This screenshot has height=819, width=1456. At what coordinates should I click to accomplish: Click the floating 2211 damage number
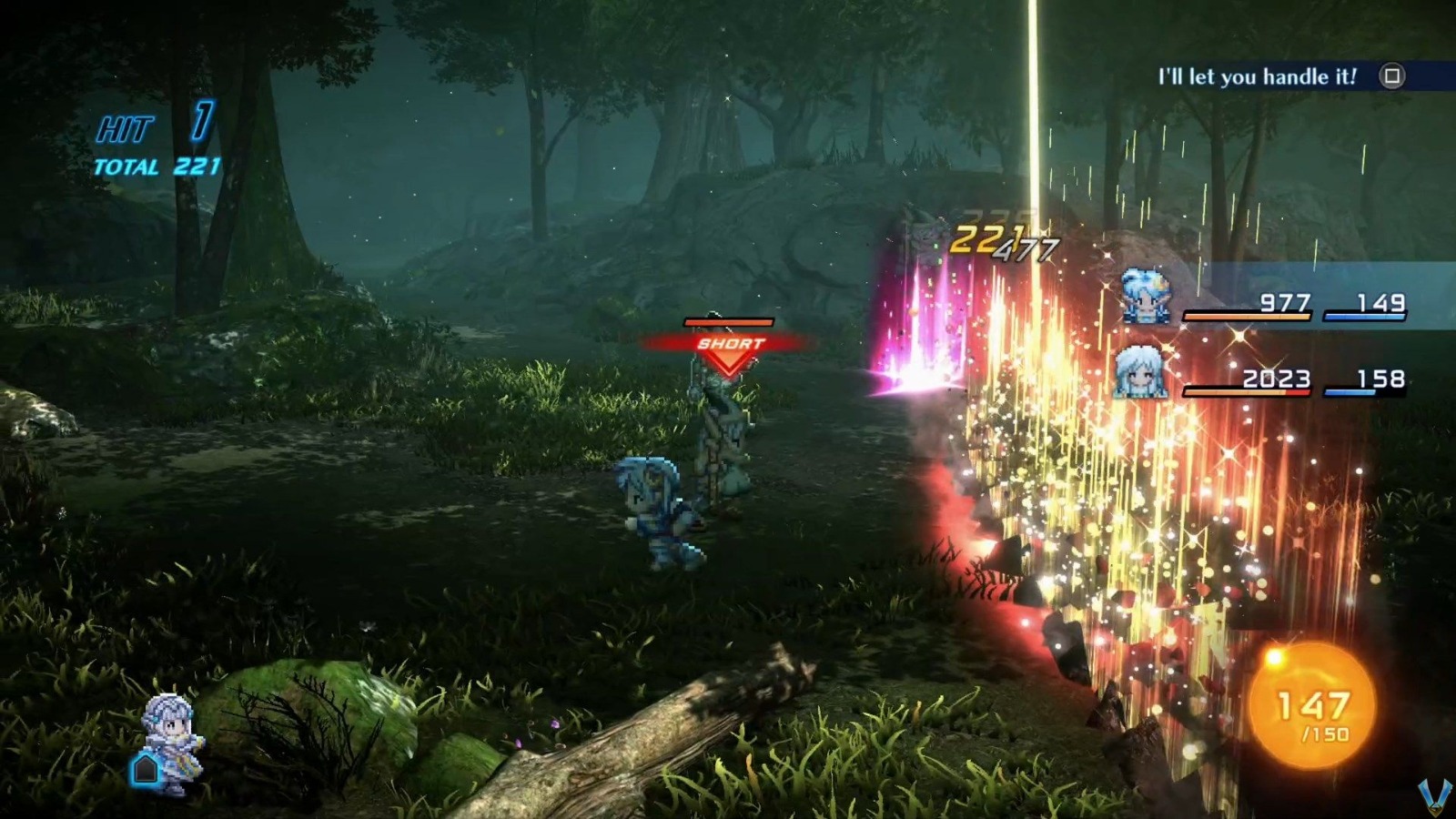click(x=992, y=240)
